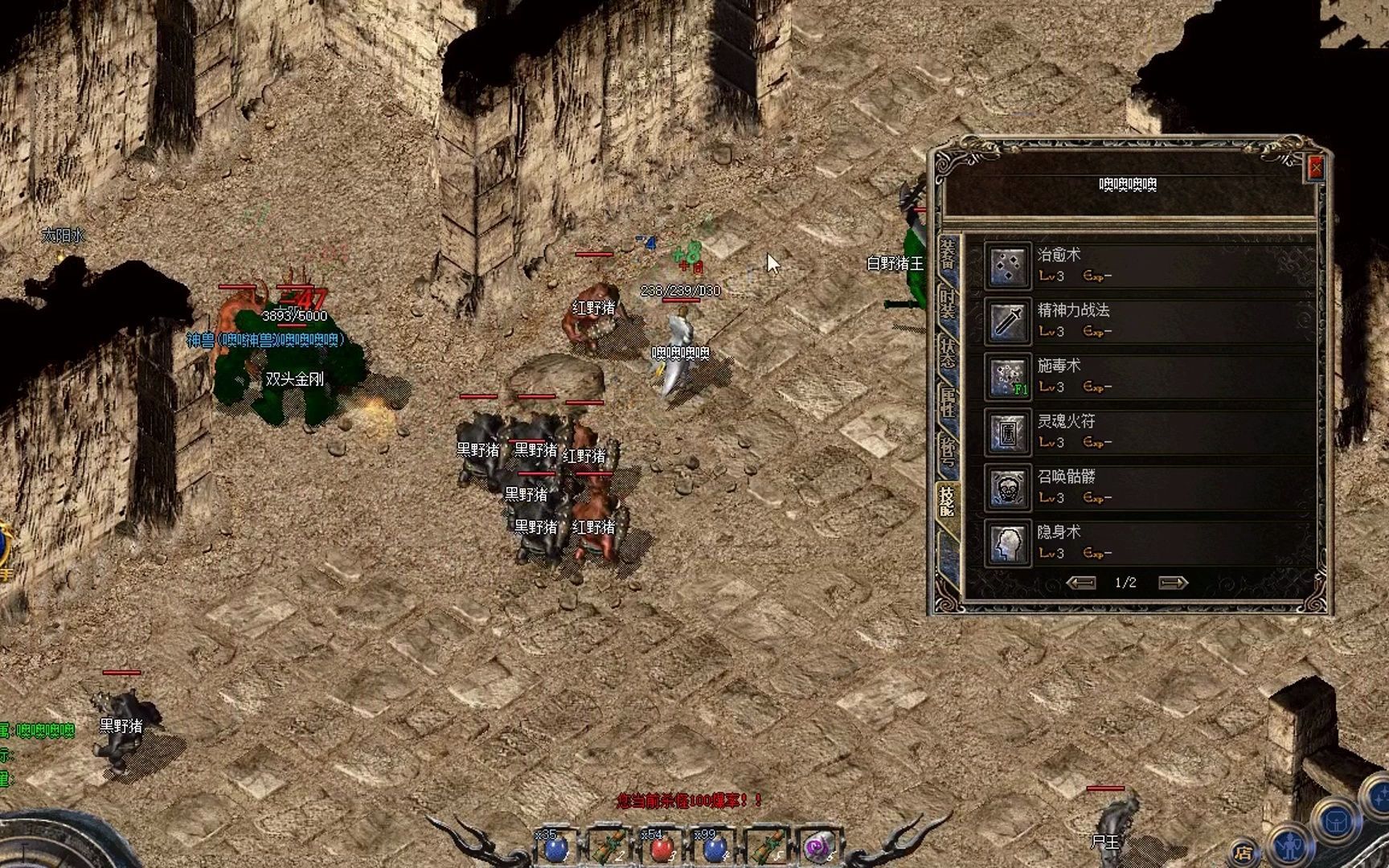Go to previous skill page arrow
Screen dimensions: 1389x868
pyautogui.click(x=1080, y=583)
